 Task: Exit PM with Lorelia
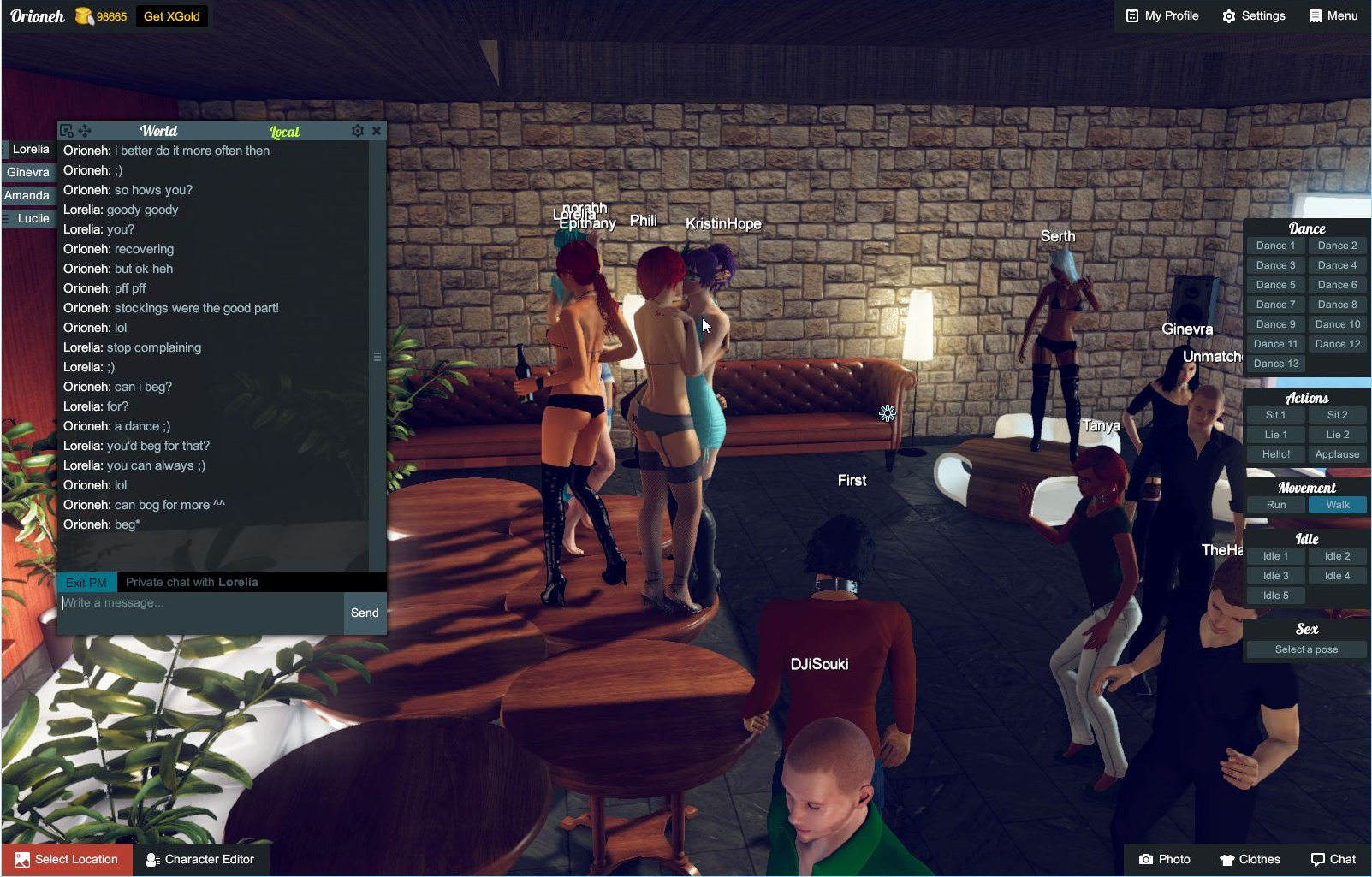click(86, 583)
